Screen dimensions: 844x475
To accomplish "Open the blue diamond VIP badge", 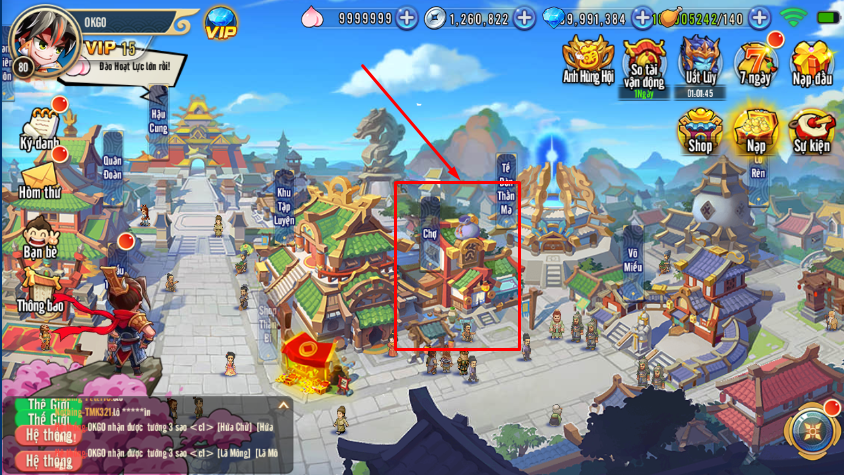I will [x=221, y=22].
